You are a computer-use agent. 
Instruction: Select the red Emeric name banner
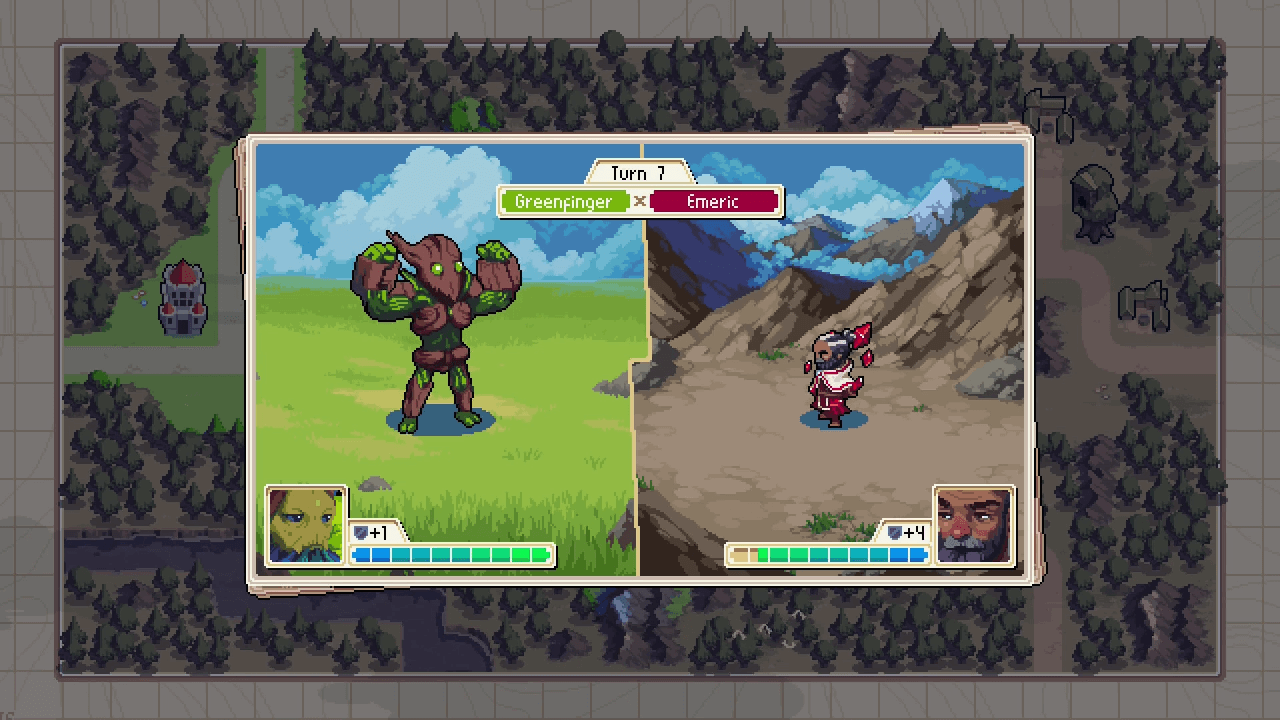click(713, 201)
